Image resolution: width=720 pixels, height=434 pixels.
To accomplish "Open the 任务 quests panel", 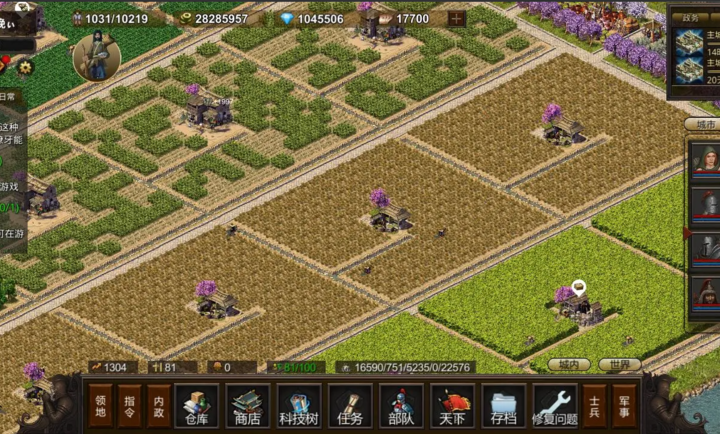I will [350, 405].
